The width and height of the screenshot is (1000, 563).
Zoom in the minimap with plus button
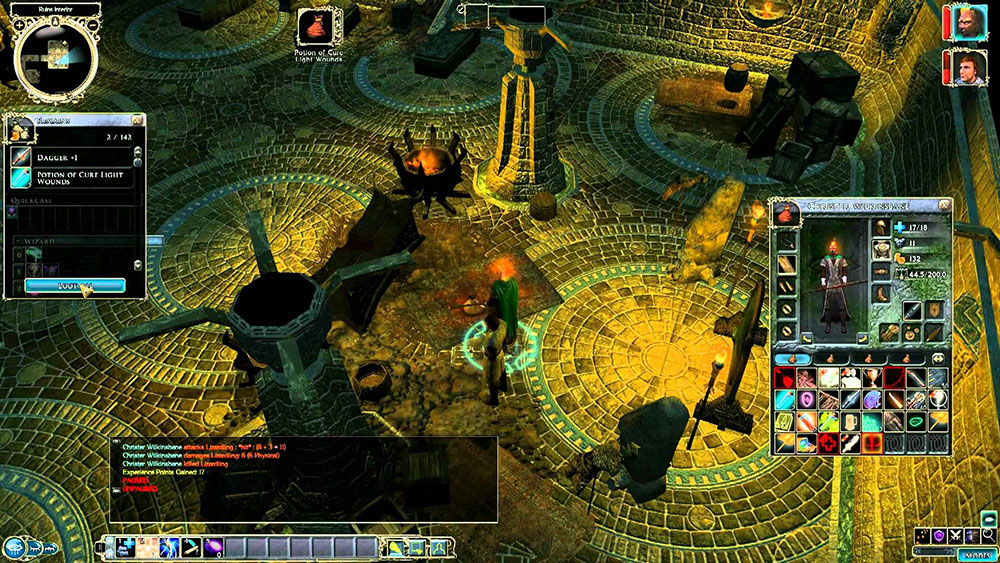[19, 23]
